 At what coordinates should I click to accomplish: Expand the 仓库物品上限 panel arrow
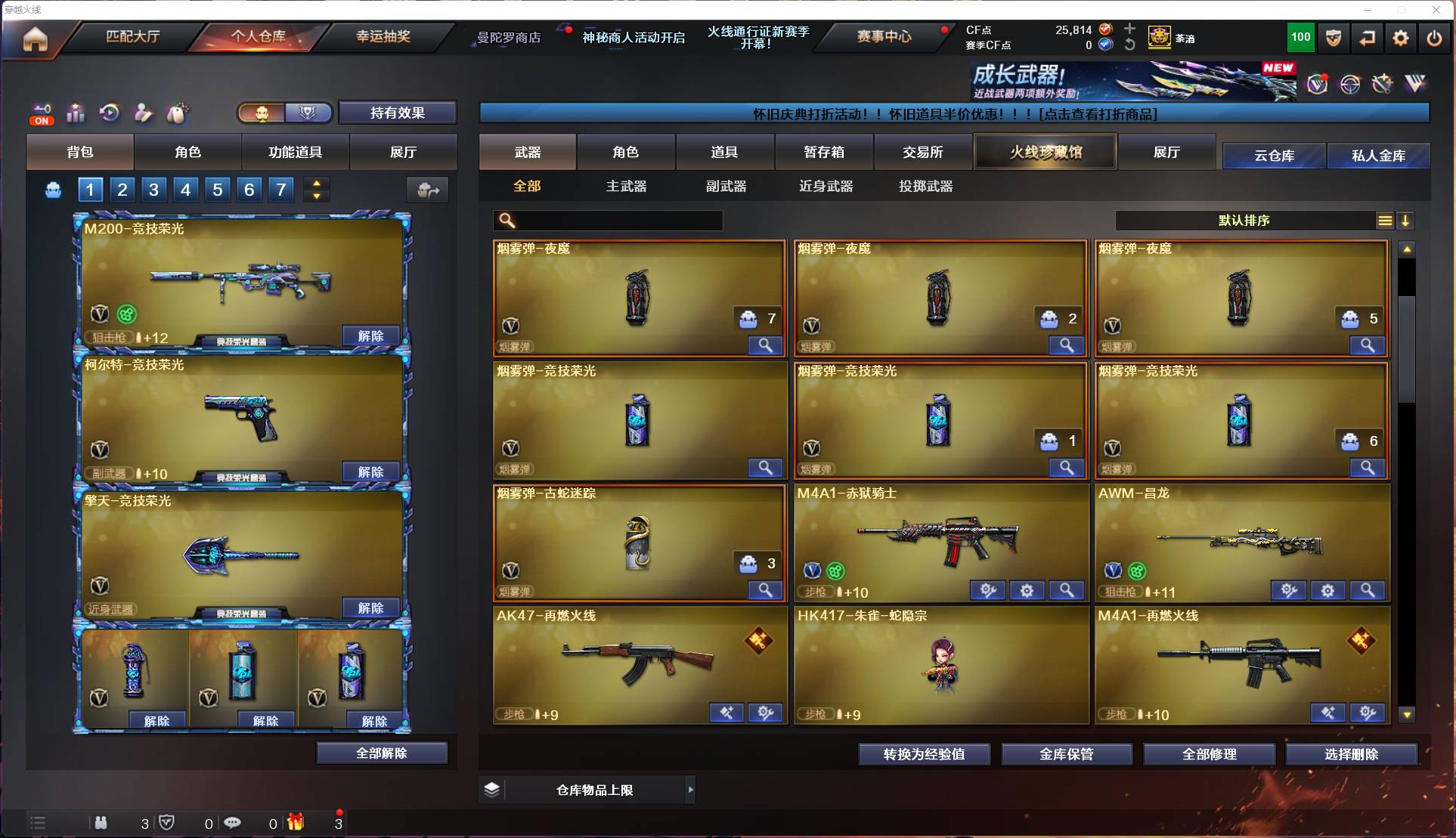(690, 790)
